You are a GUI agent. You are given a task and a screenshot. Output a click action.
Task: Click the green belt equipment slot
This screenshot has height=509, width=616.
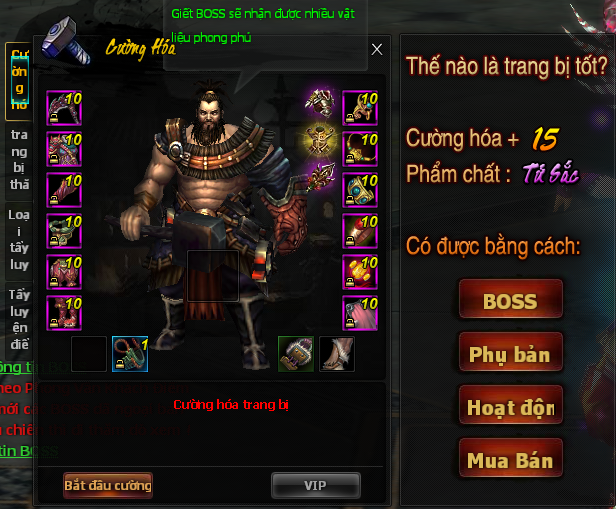[64, 231]
